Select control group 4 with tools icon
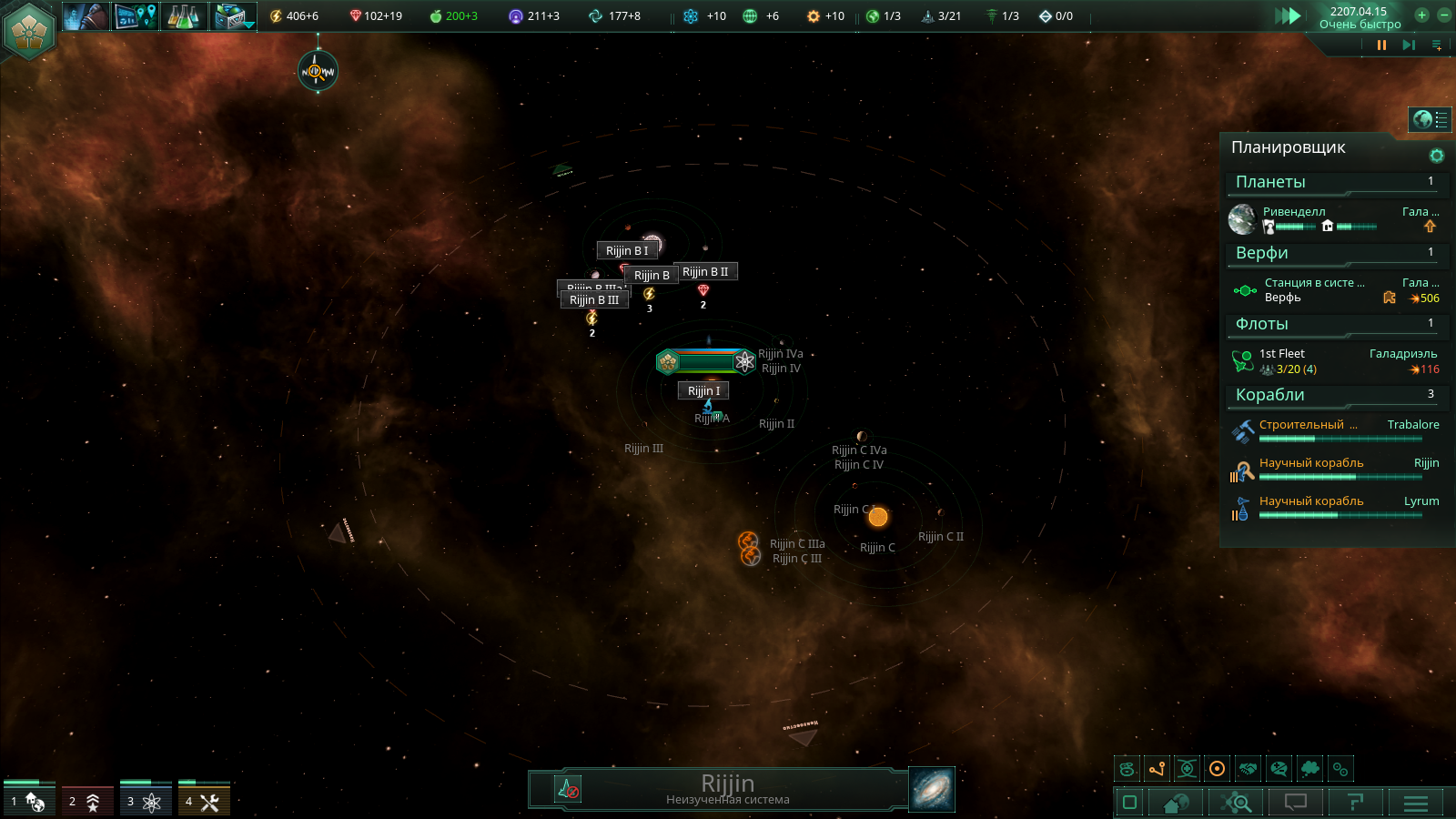 point(204,801)
